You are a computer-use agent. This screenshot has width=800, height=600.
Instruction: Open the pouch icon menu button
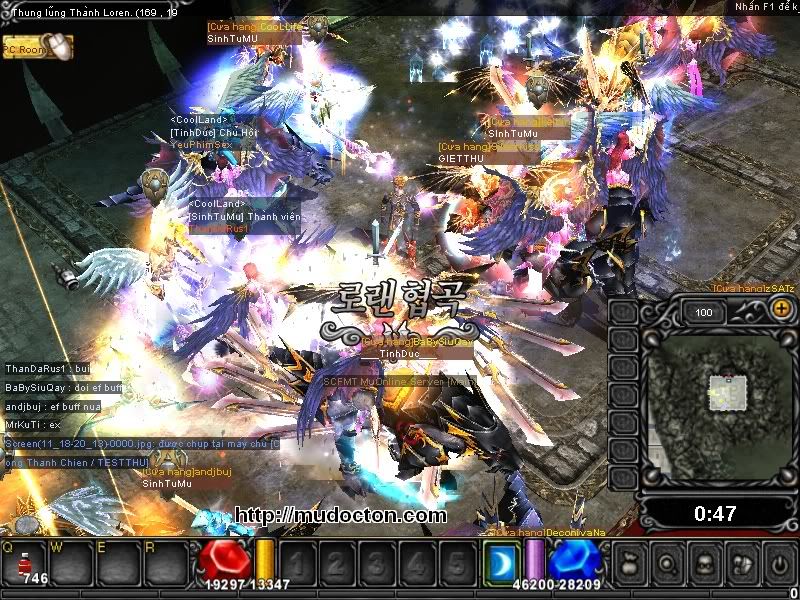point(632,562)
